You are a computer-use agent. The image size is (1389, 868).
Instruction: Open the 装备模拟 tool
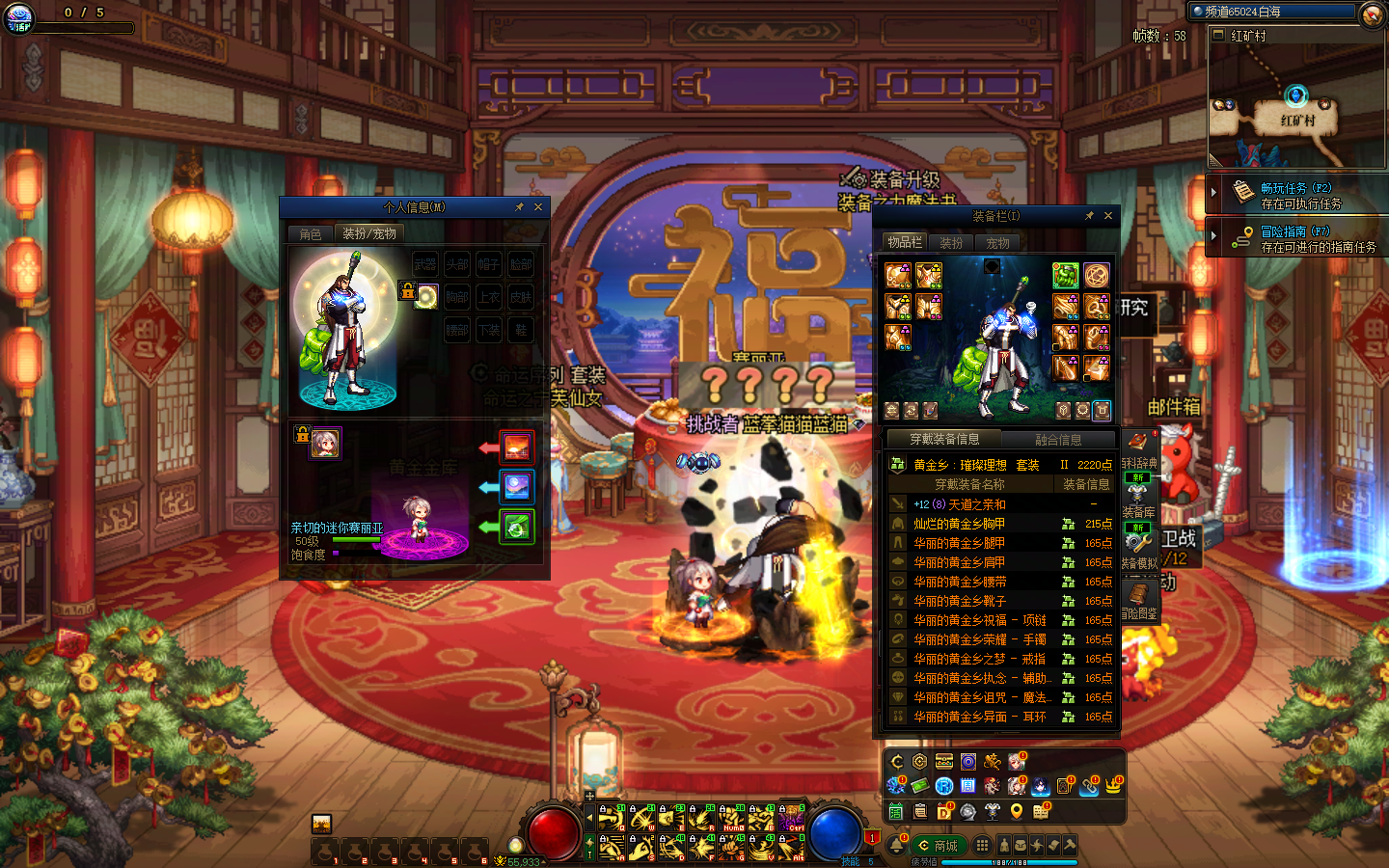[1138, 548]
